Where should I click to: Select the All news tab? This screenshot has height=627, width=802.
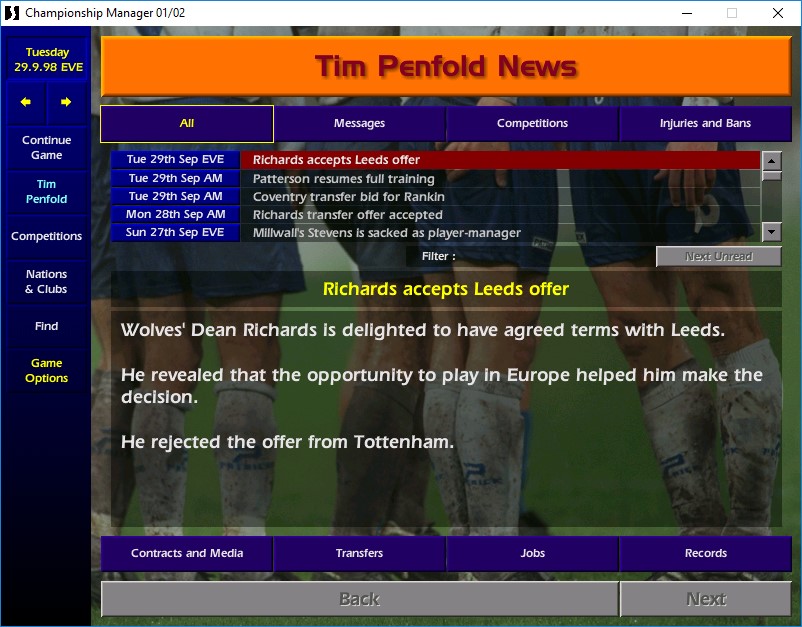(187, 124)
